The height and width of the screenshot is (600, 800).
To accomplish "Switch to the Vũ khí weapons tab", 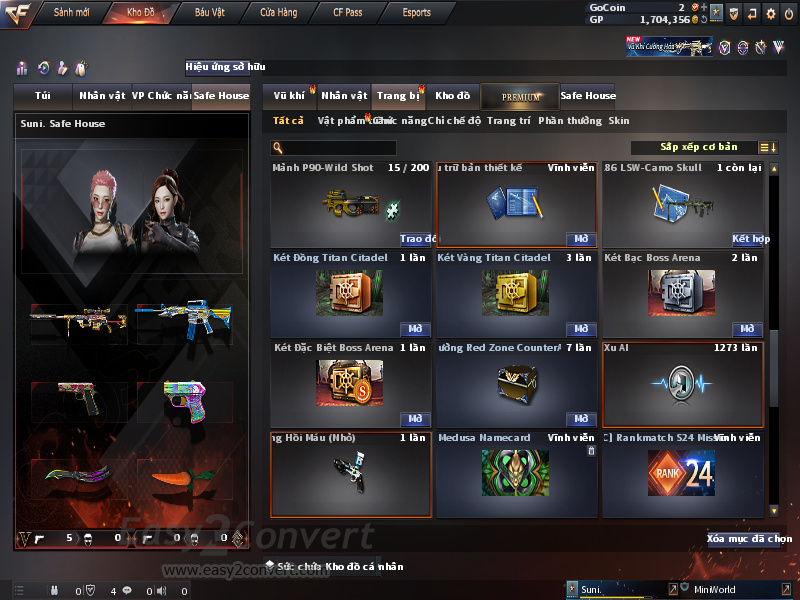I will point(289,96).
